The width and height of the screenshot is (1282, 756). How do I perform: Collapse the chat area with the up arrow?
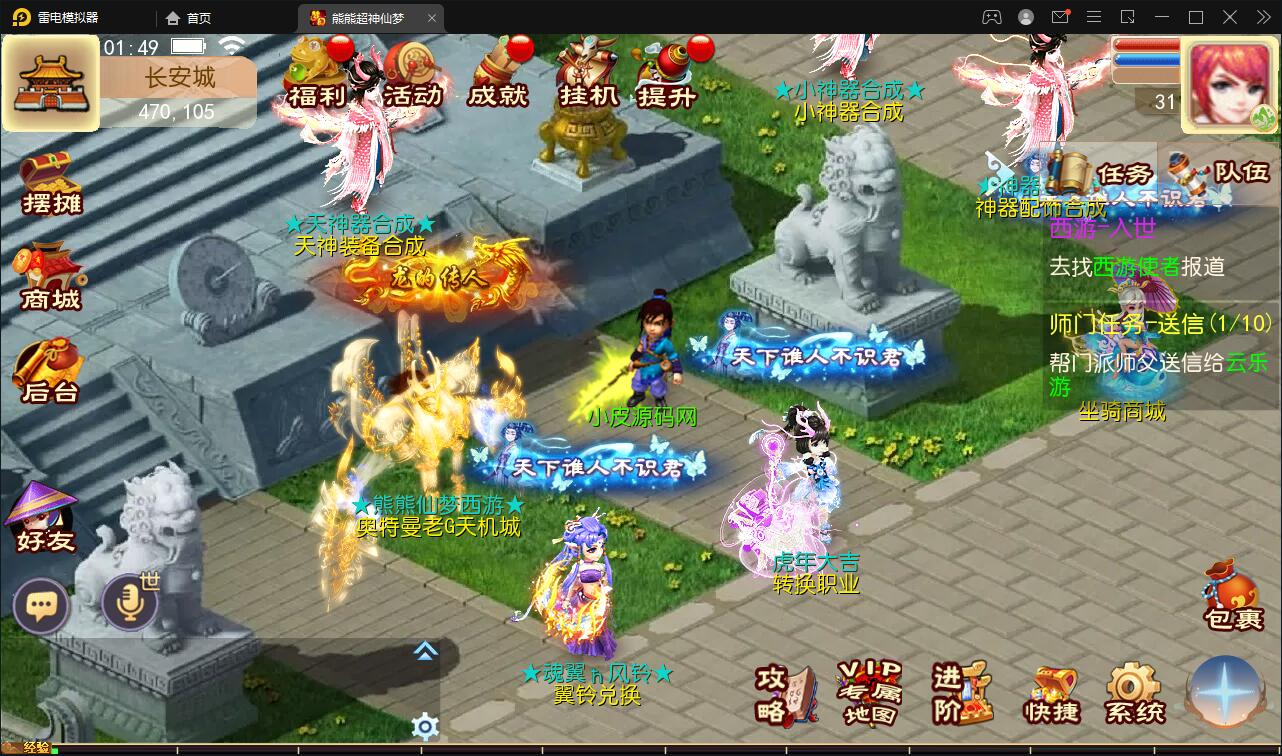pyautogui.click(x=425, y=650)
